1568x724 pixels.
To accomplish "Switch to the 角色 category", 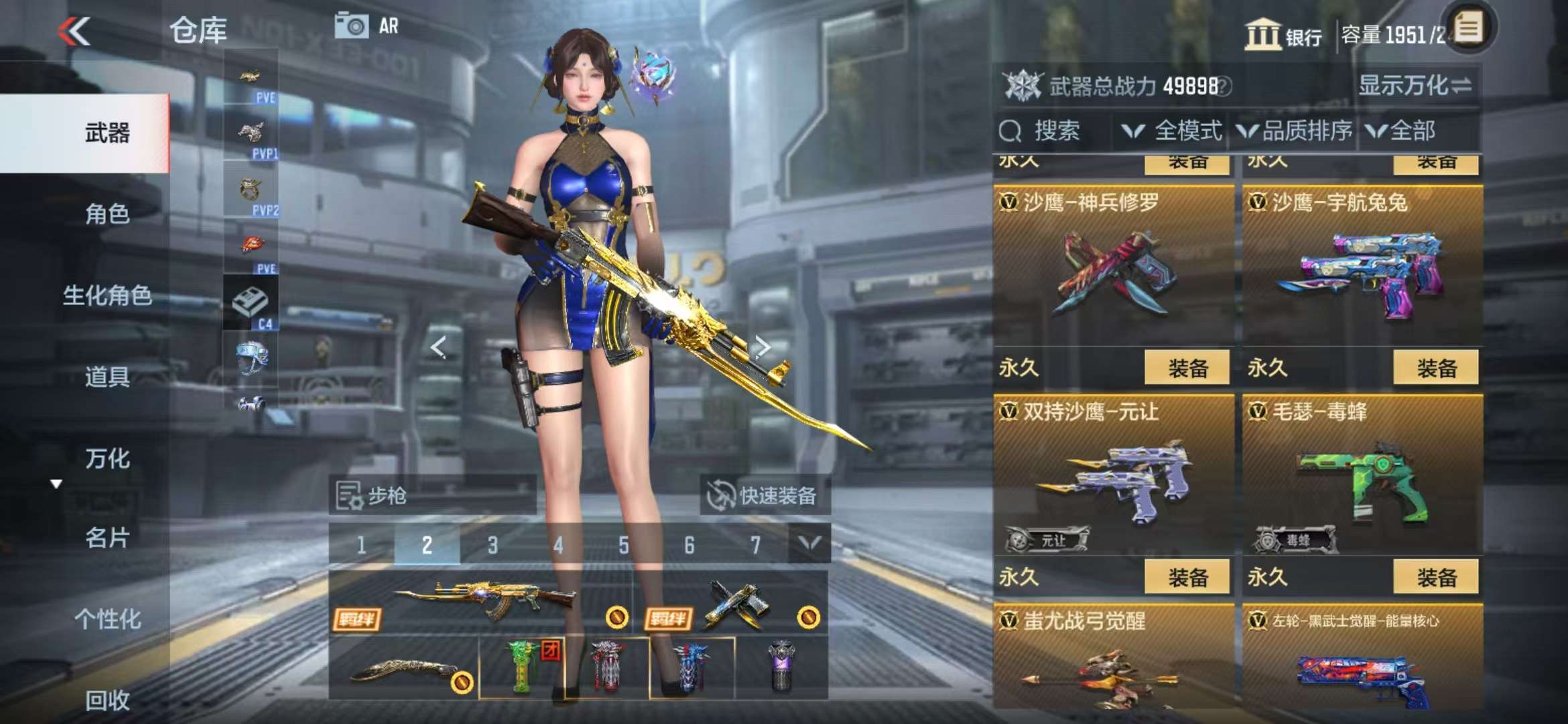I will [107, 214].
